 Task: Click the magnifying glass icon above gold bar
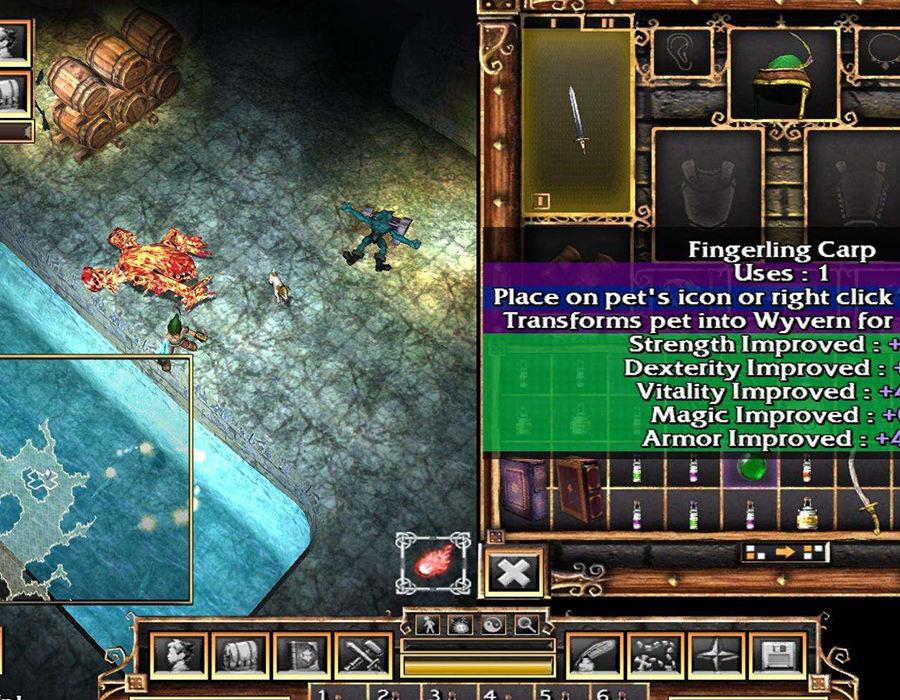tap(525, 625)
